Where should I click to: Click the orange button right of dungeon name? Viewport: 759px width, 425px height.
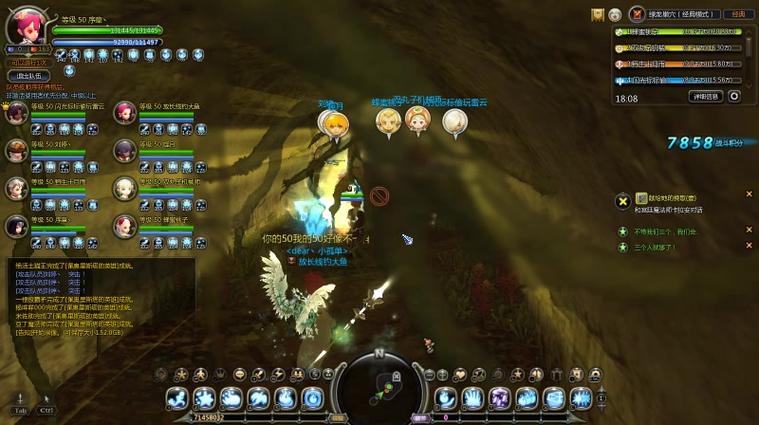(739, 14)
